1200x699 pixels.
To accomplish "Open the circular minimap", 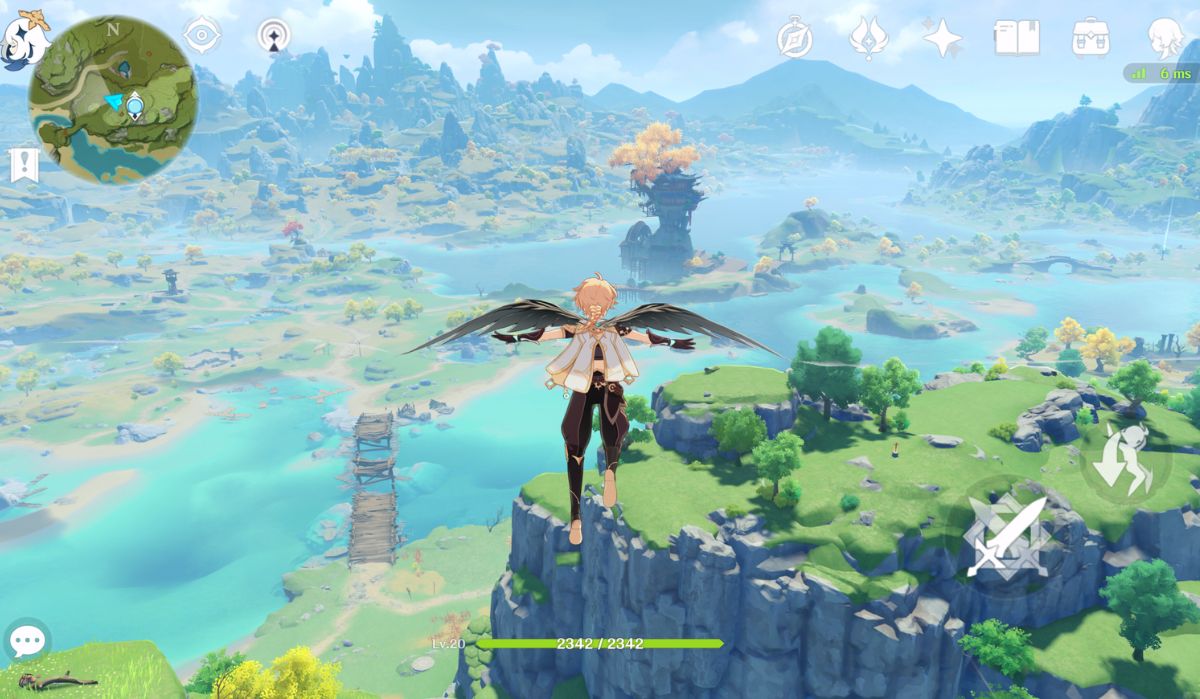I will click(112, 100).
